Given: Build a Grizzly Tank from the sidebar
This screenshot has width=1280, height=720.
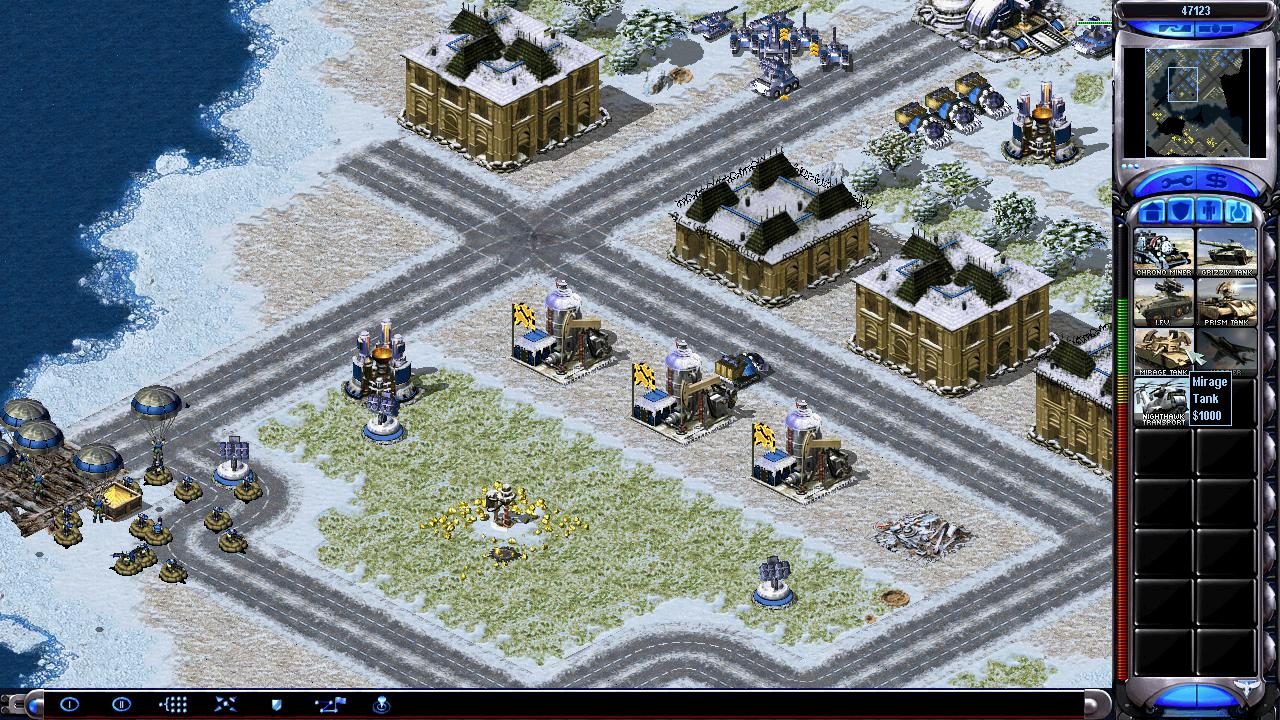Looking at the screenshot, I should point(1226,252).
